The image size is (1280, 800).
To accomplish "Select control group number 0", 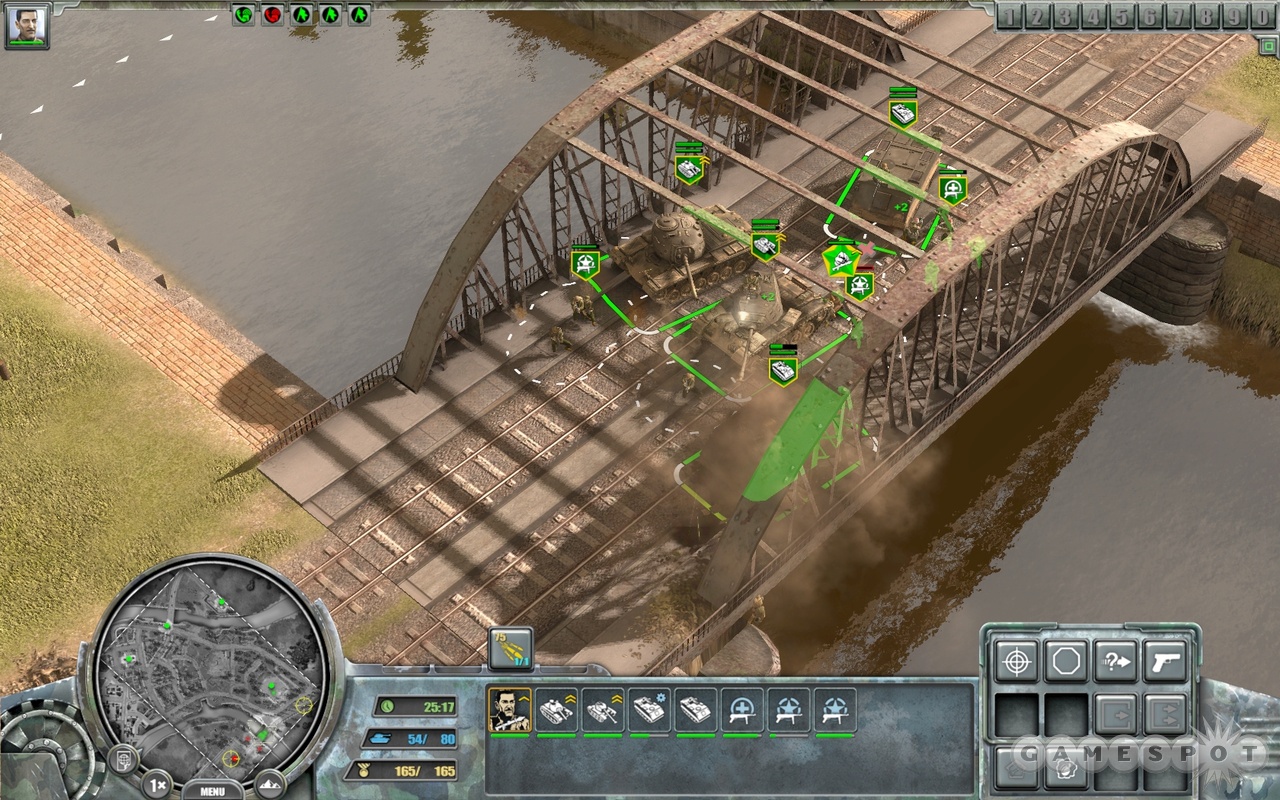I will (1264, 16).
